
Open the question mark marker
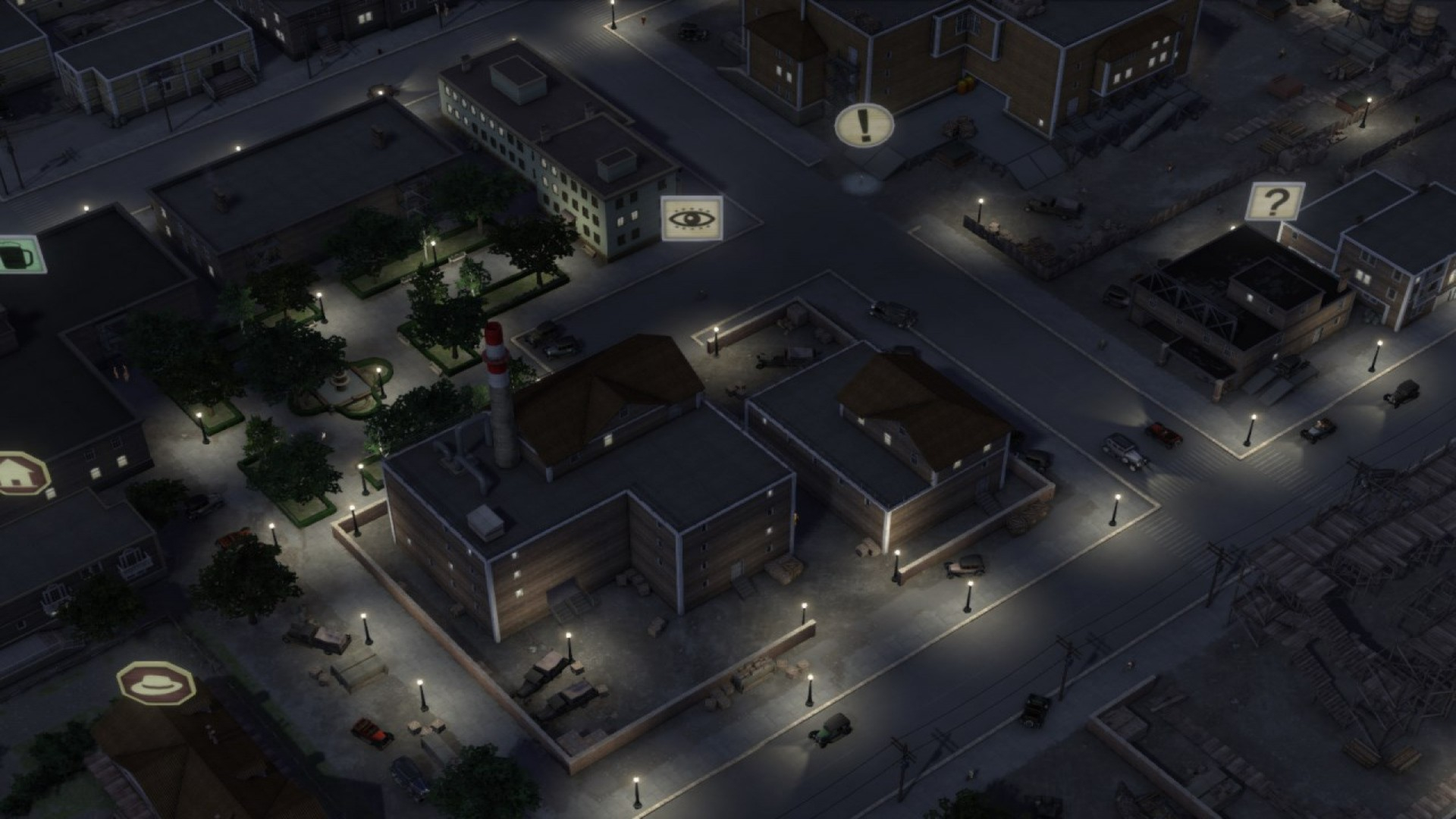point(1276,202)
